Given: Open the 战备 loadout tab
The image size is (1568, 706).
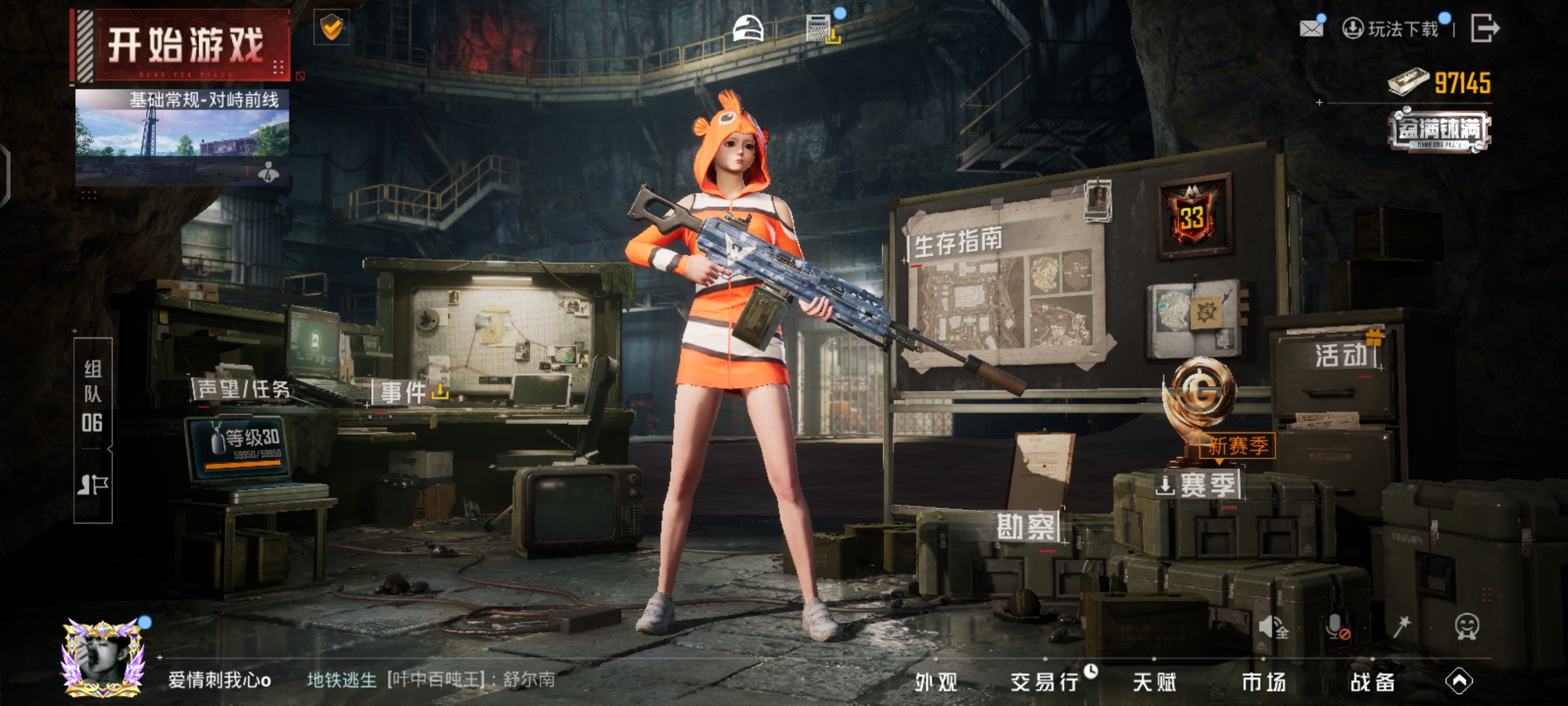Looking at the screenshot, I should coord(1372,682).
